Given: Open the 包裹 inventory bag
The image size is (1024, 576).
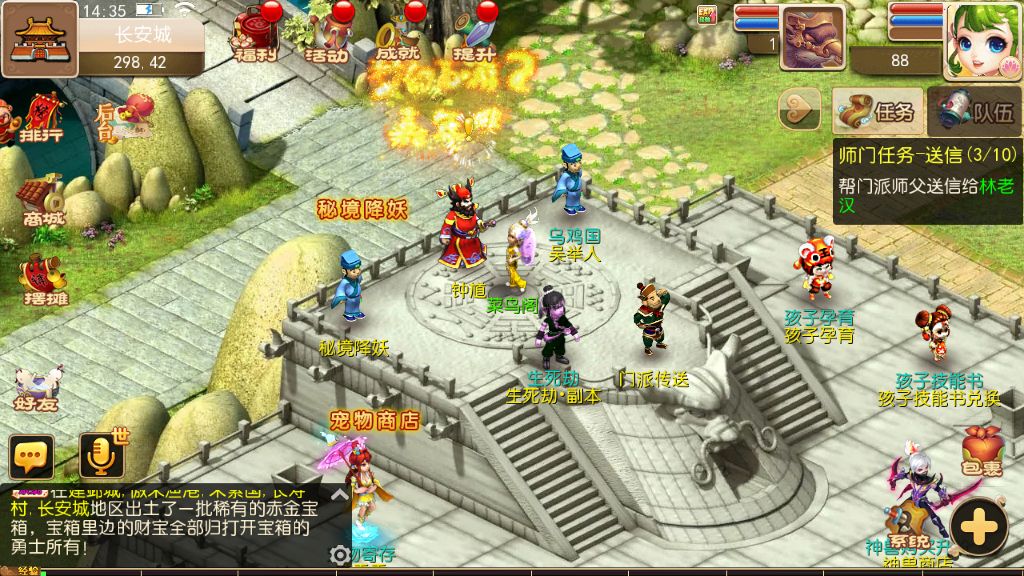Looking at the screenshot, I should [x=981, y=450].
